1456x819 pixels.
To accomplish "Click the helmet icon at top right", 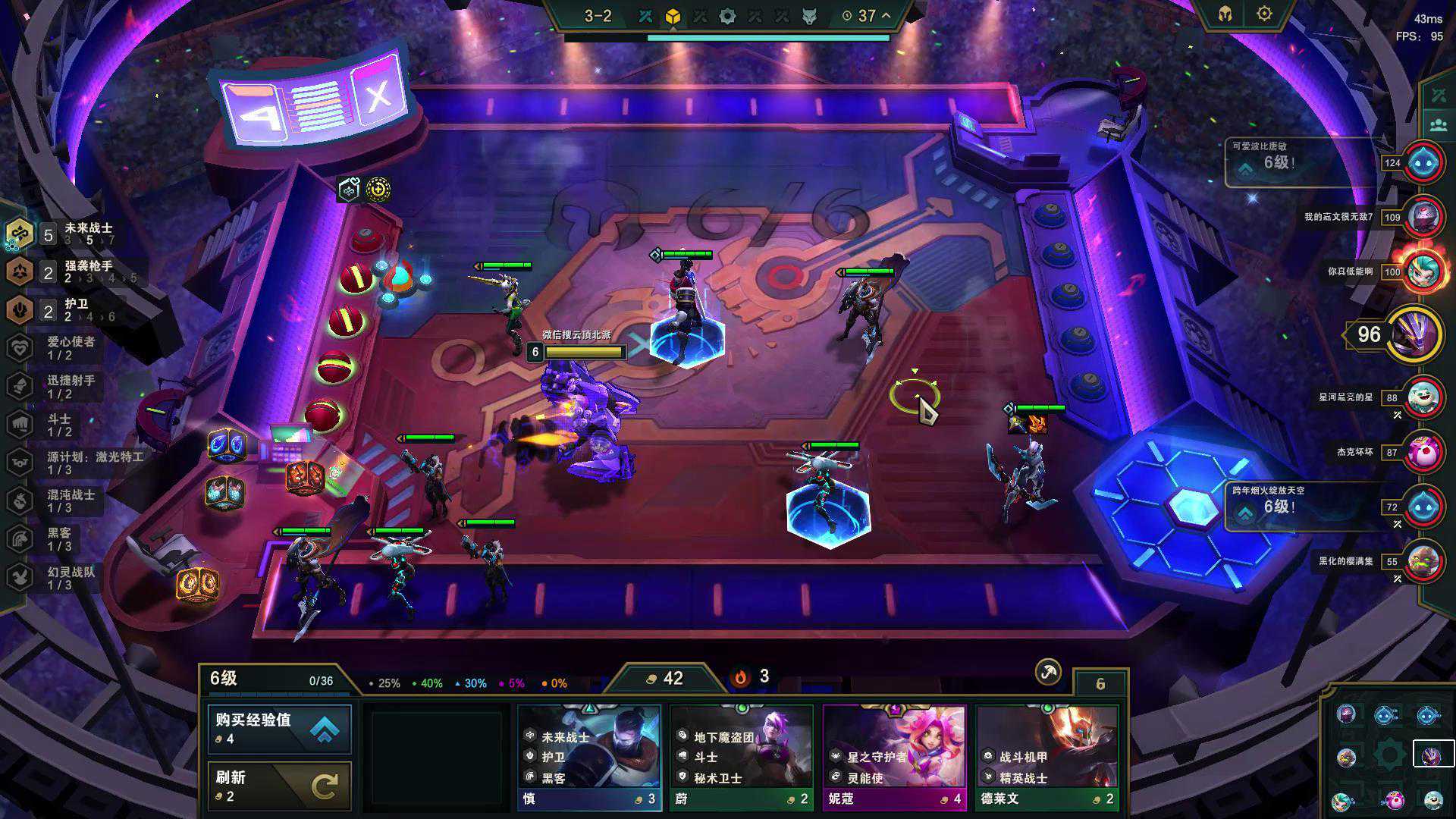I will click(x=1225, y=14).
